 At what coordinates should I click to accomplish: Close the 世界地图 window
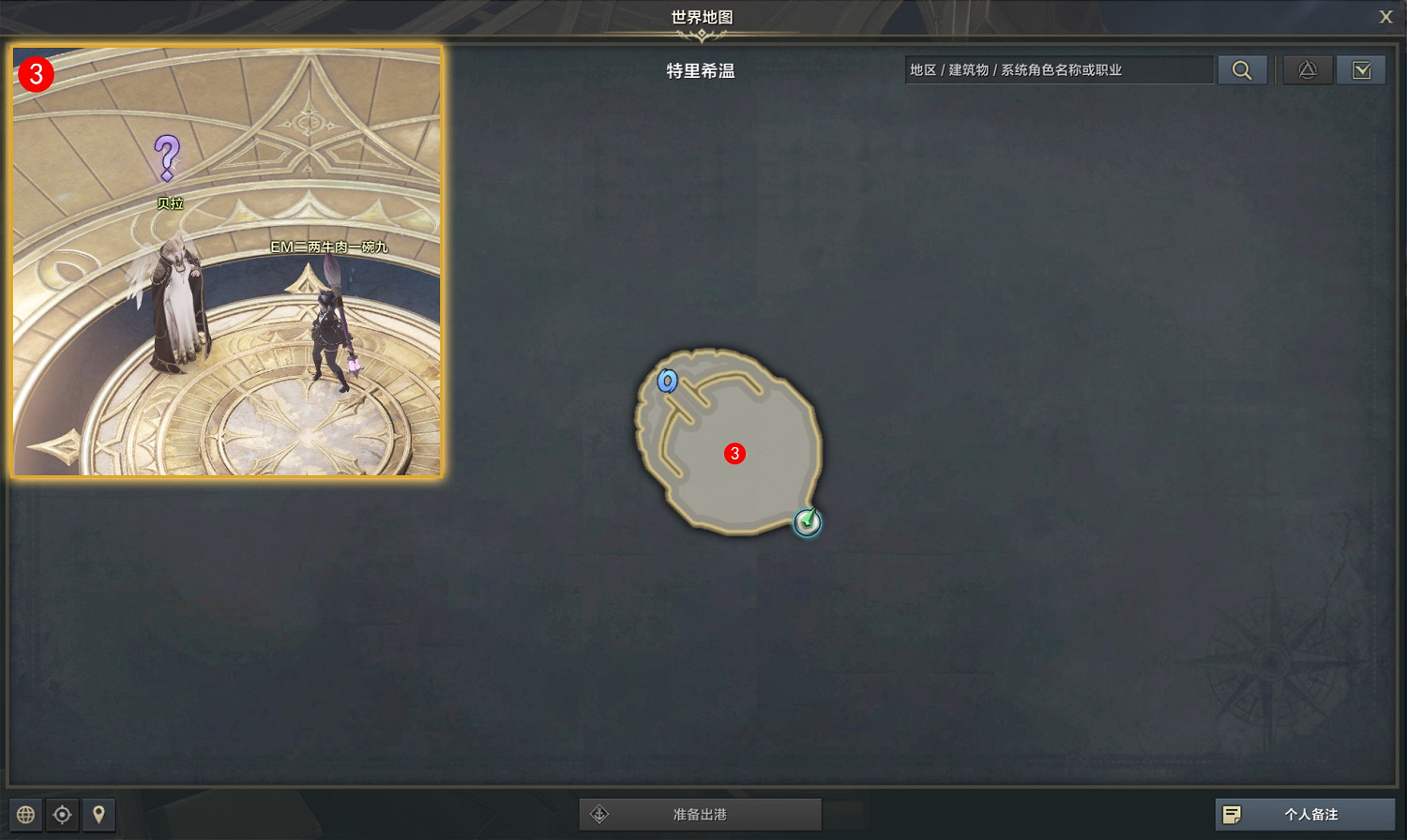tap(1385, 16)
